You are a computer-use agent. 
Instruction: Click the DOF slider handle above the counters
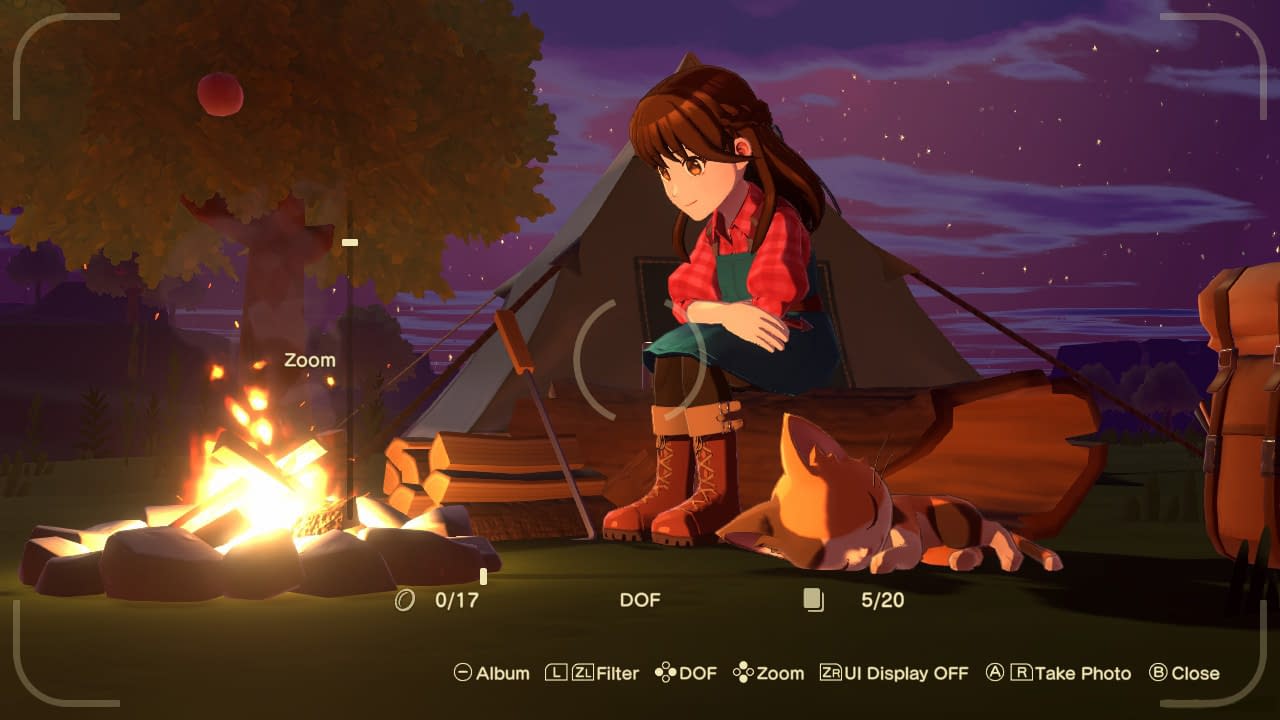coord(484,576)
